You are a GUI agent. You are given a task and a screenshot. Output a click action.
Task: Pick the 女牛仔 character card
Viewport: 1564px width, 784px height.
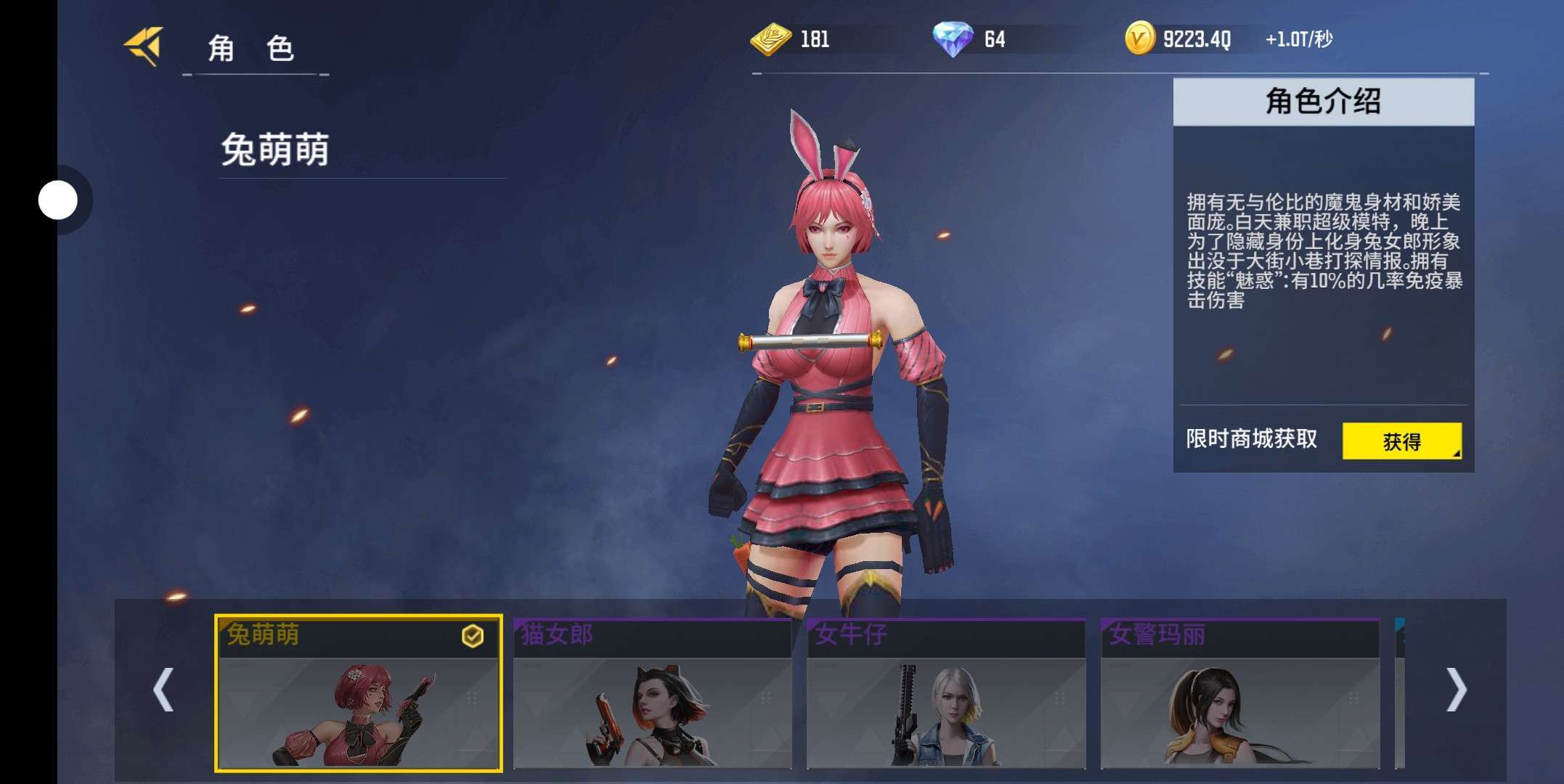coord(945,693)
